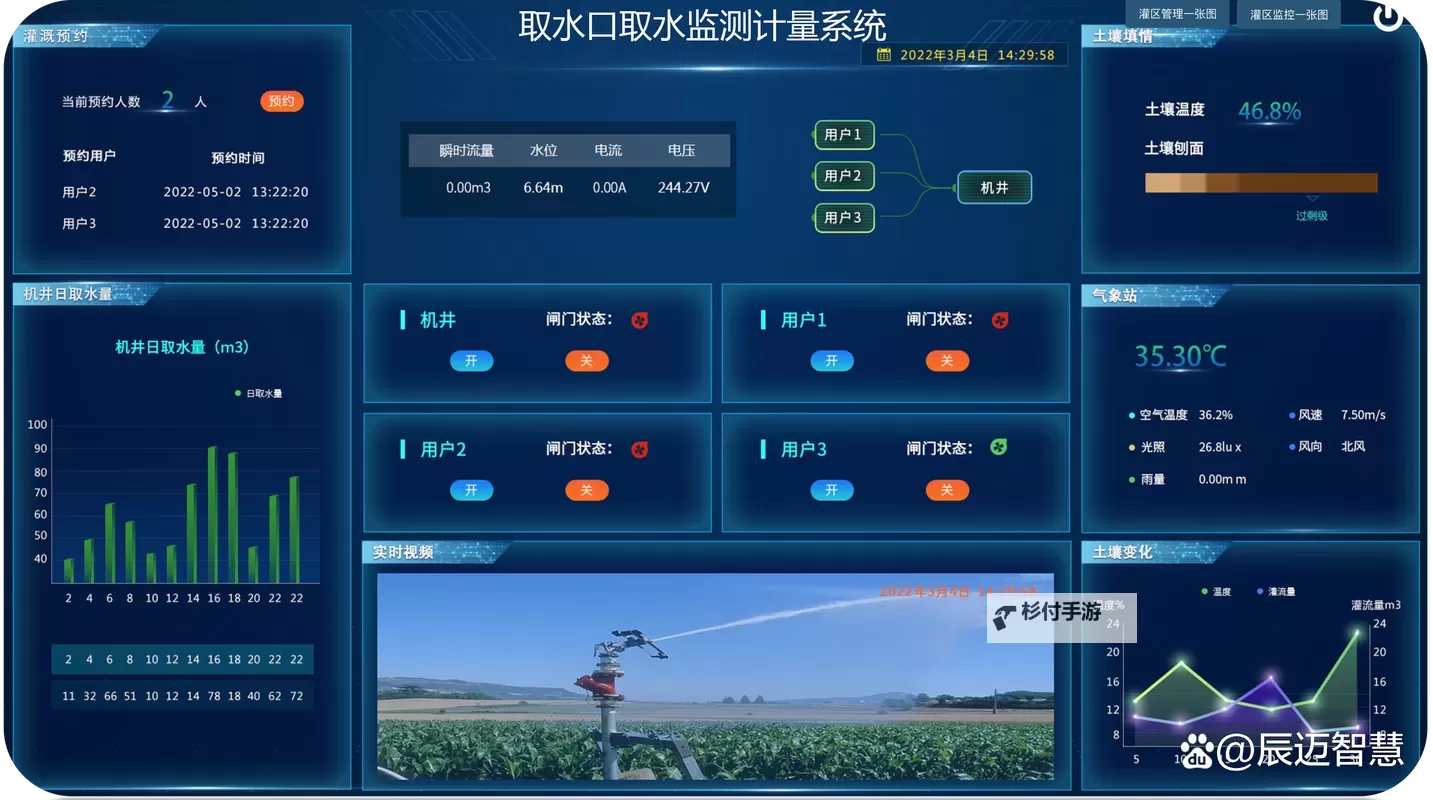Switch to 灌区管理一张图 view

tap(1176, 13)
